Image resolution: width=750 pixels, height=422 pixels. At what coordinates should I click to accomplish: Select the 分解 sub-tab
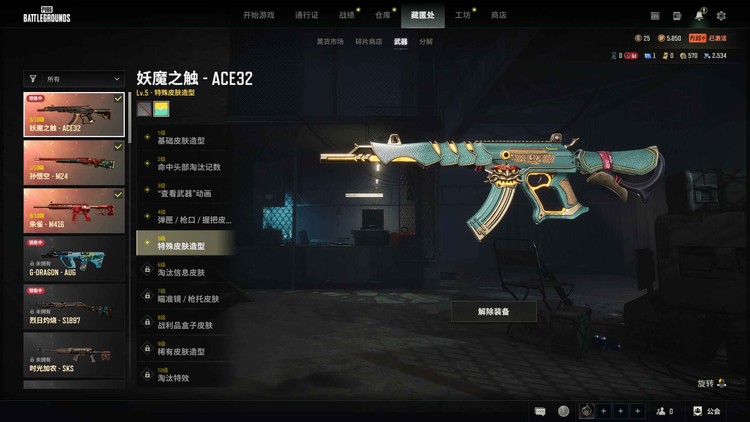tap(427, 42)
